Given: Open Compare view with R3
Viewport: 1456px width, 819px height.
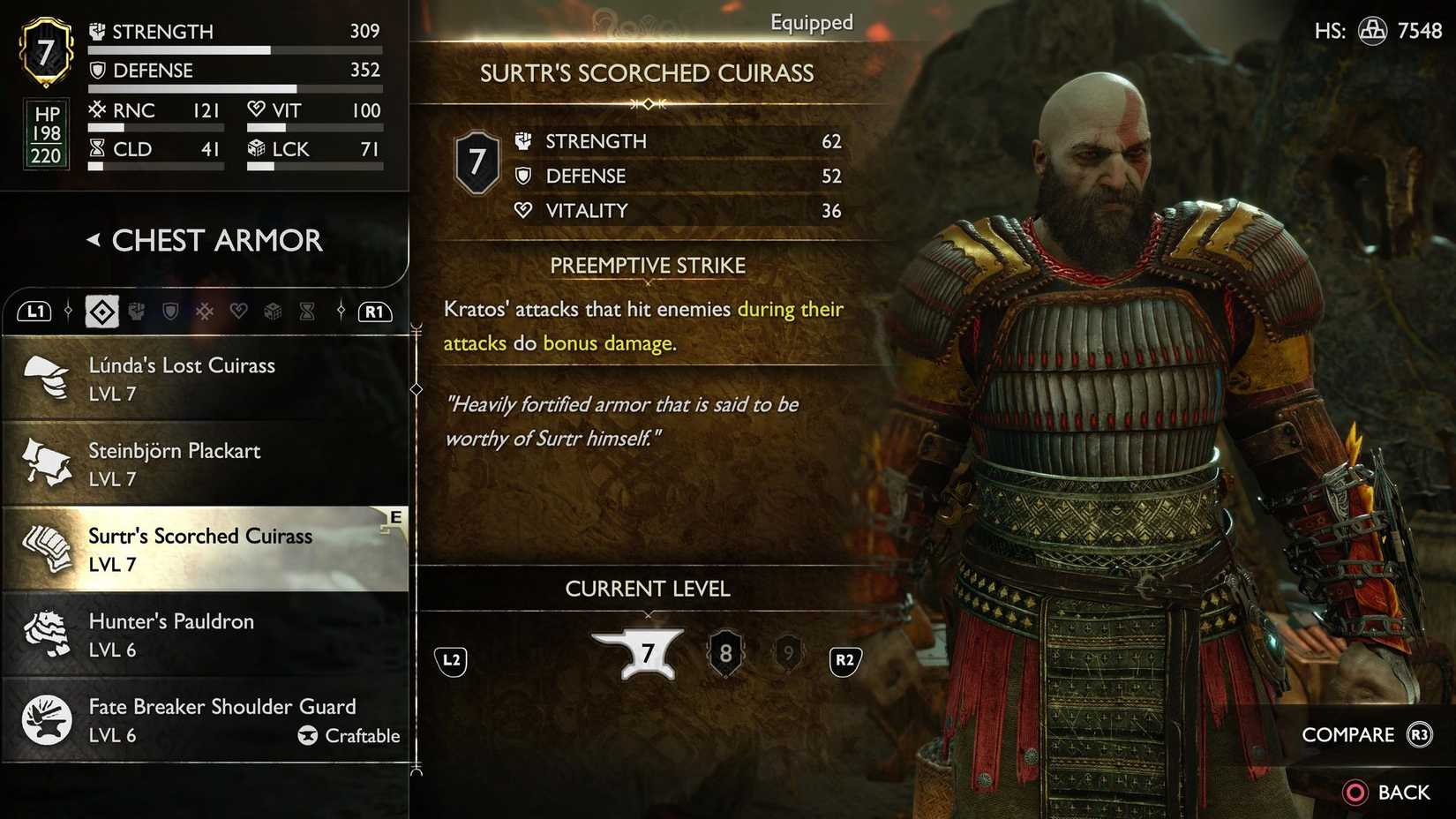Looking at the screenshot, I should 1367,734.
